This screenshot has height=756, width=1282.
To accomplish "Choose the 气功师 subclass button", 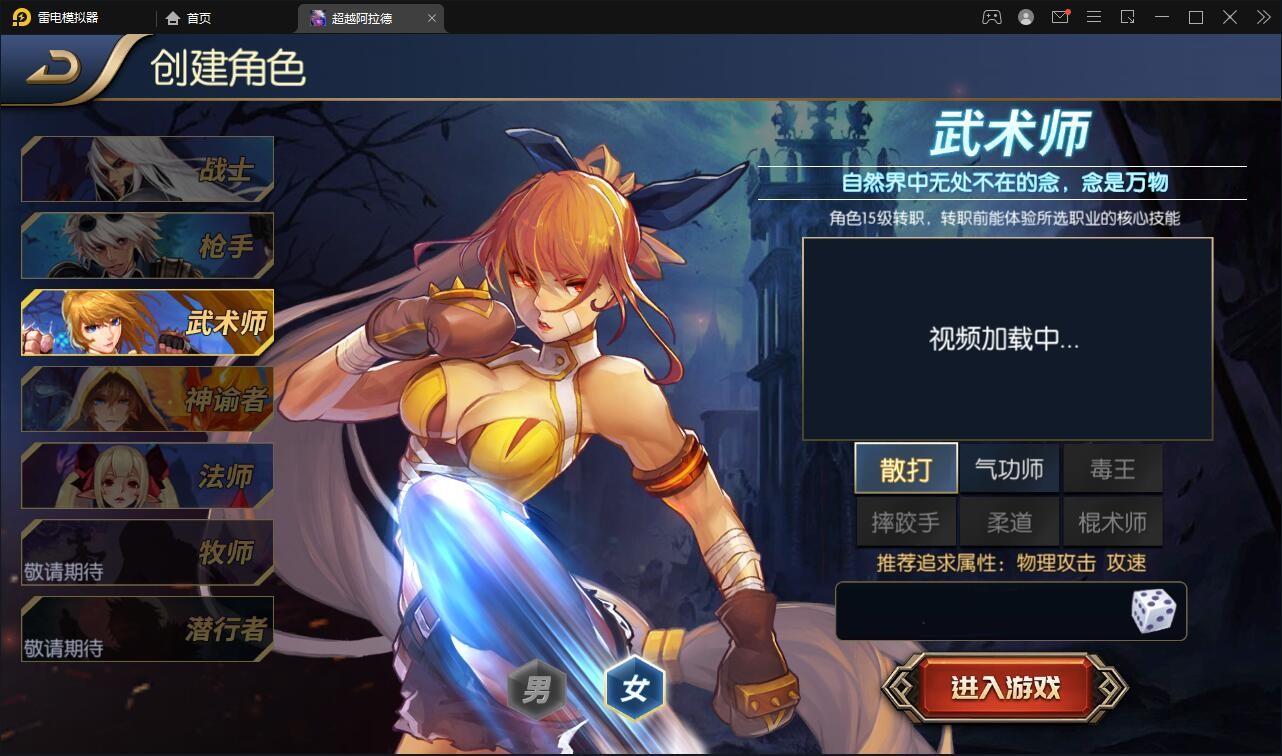I will click(1009, 468).
